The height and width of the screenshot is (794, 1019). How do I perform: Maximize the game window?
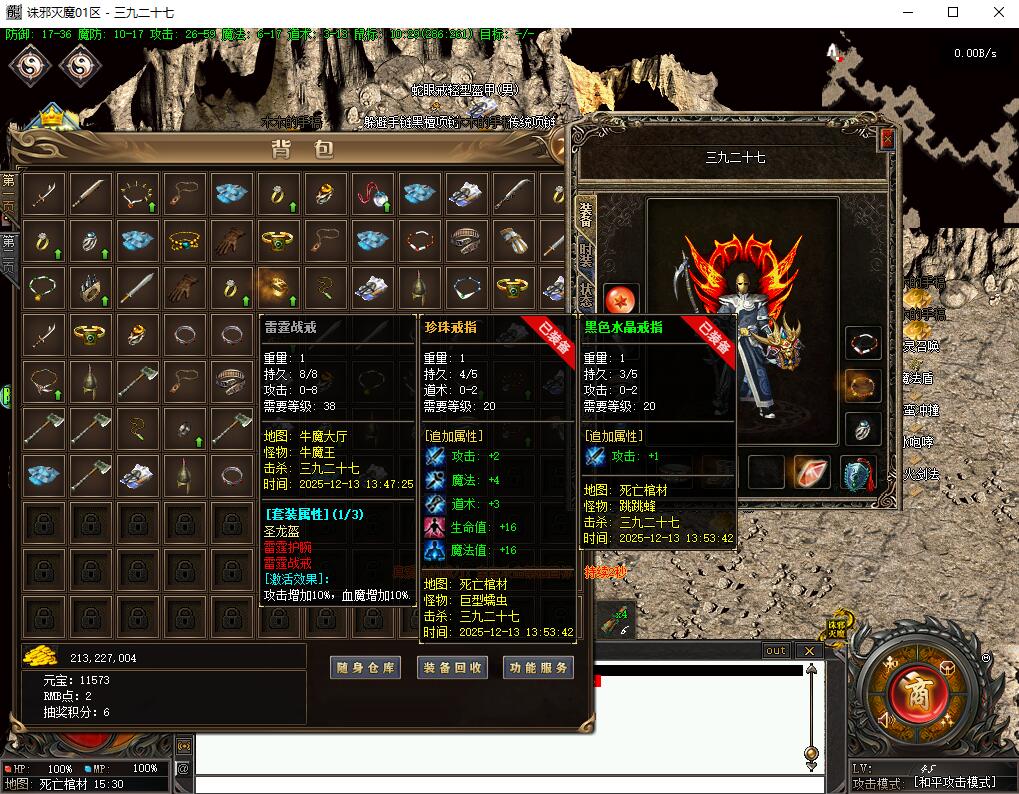(953, 12)
